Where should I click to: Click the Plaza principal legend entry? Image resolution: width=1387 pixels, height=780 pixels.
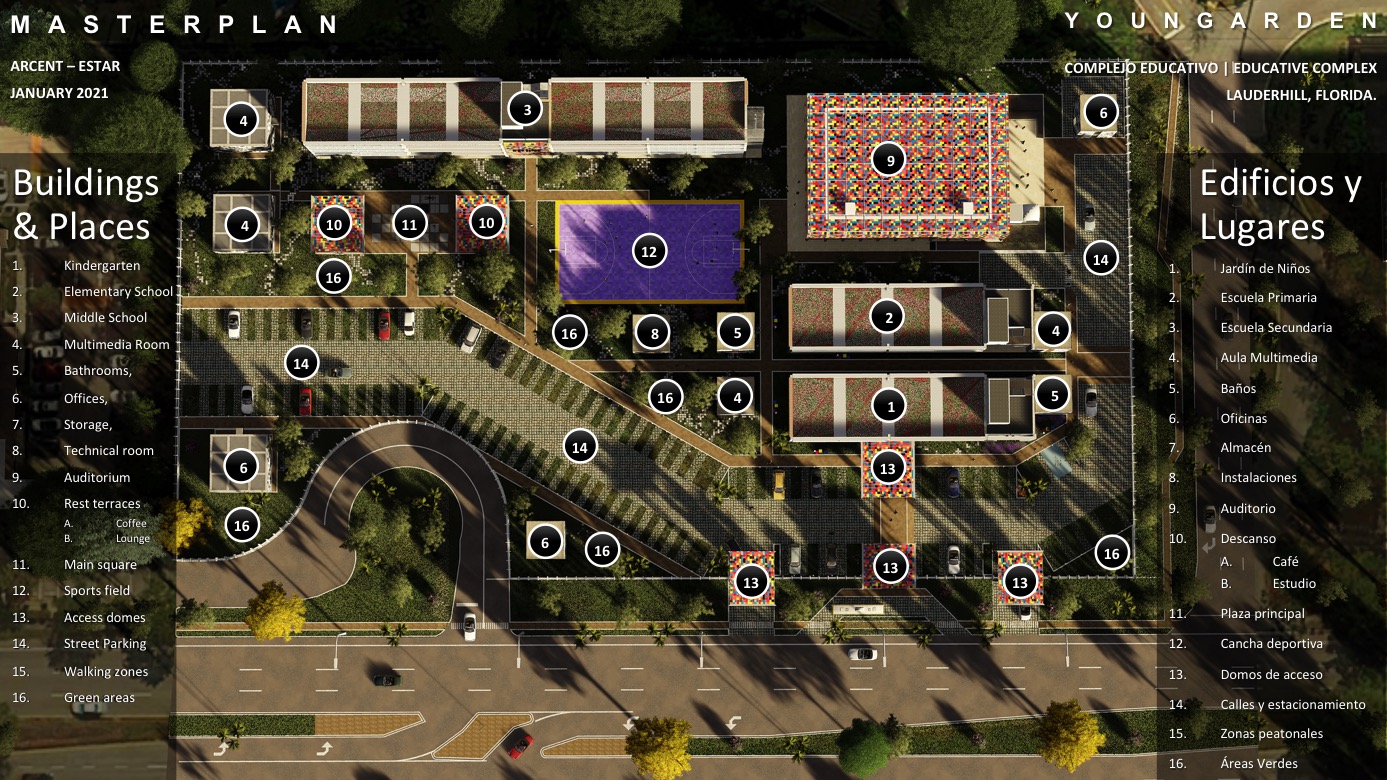pyautogui.click(x=1262, y=614)
